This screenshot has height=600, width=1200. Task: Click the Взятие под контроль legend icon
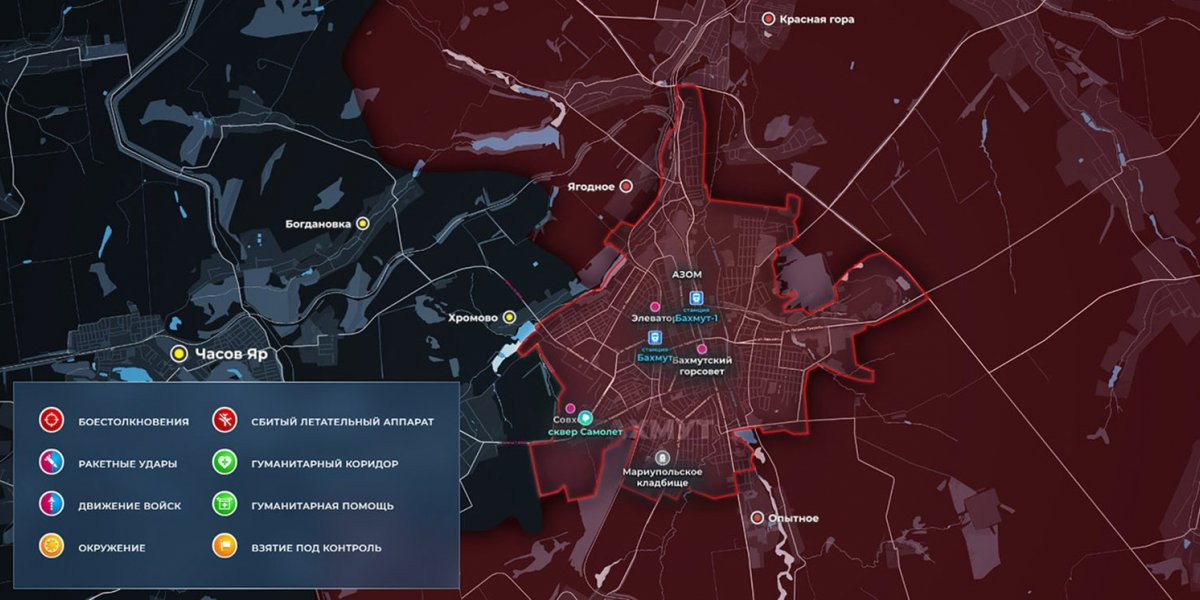pos(225,547)
